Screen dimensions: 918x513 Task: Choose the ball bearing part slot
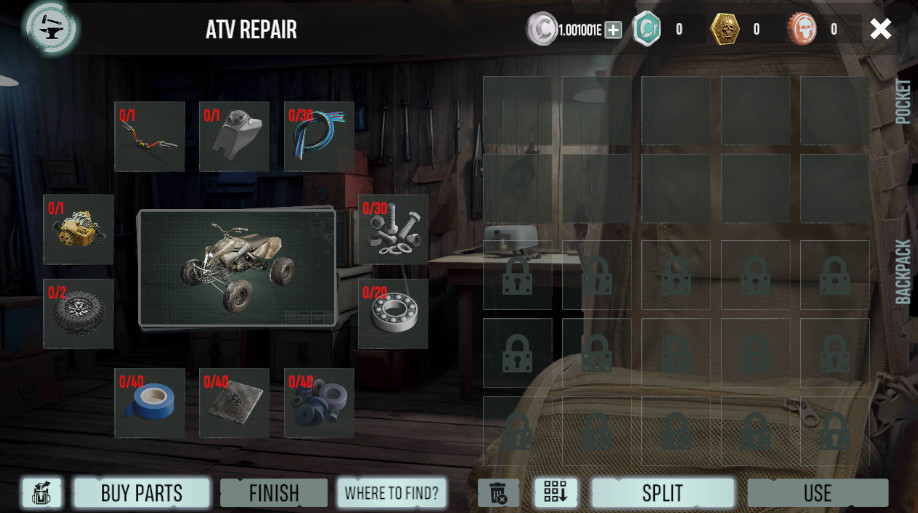pos(393,314)
